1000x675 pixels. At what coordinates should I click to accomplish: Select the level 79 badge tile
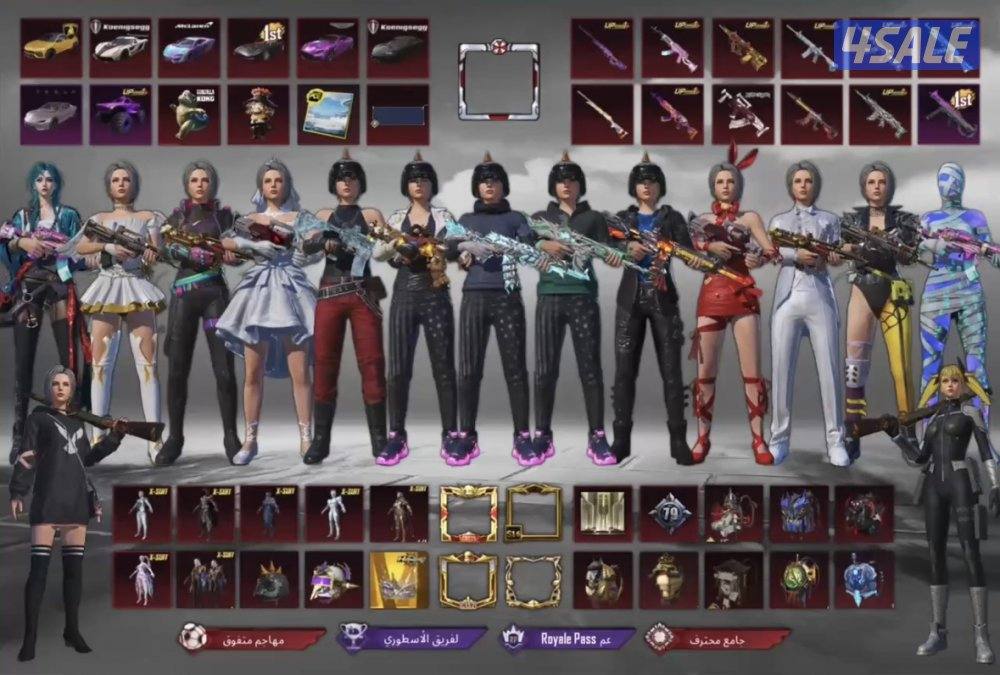pos(668,514)
